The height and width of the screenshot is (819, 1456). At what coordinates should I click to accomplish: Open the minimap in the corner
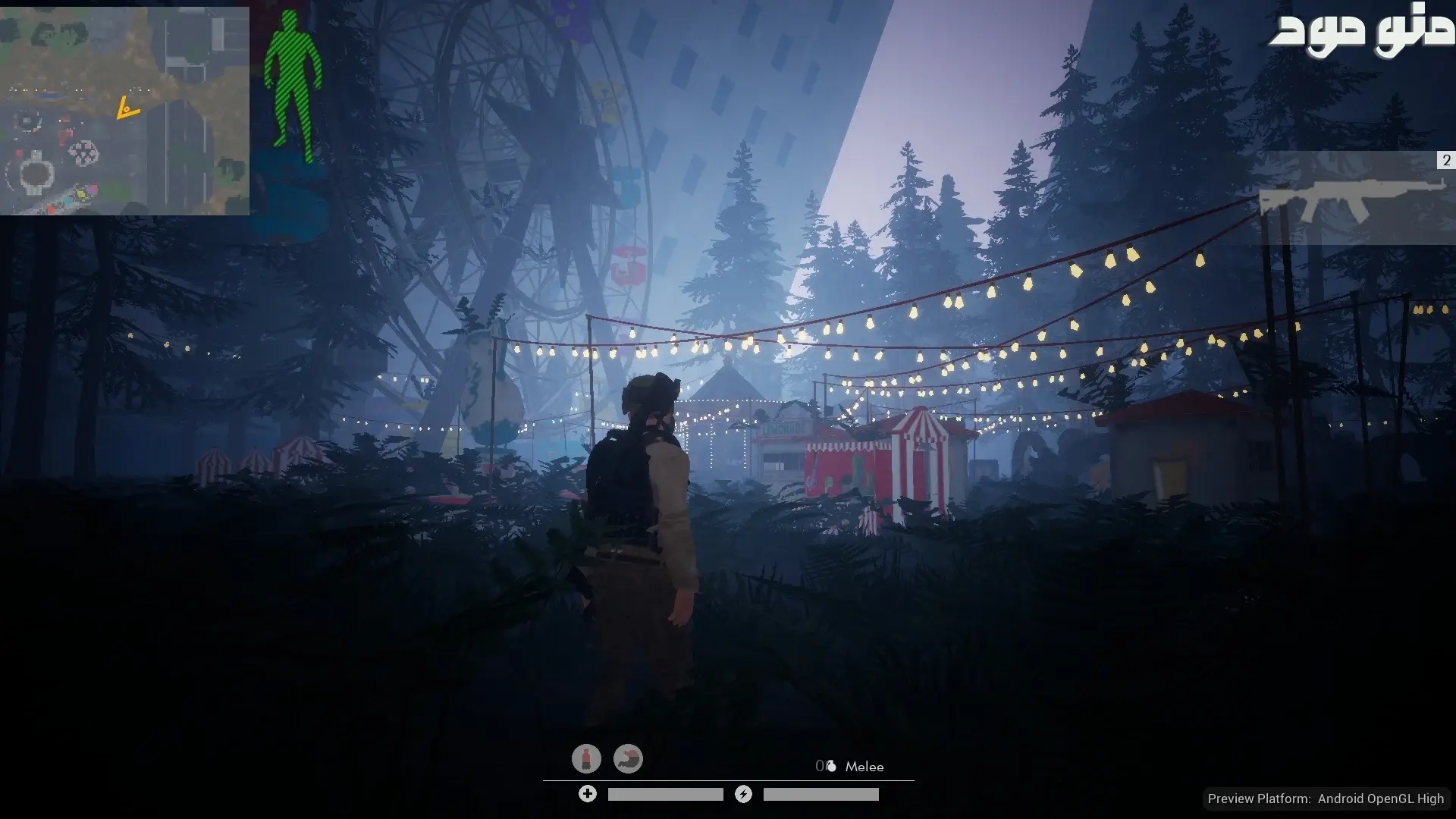(124, 111)
